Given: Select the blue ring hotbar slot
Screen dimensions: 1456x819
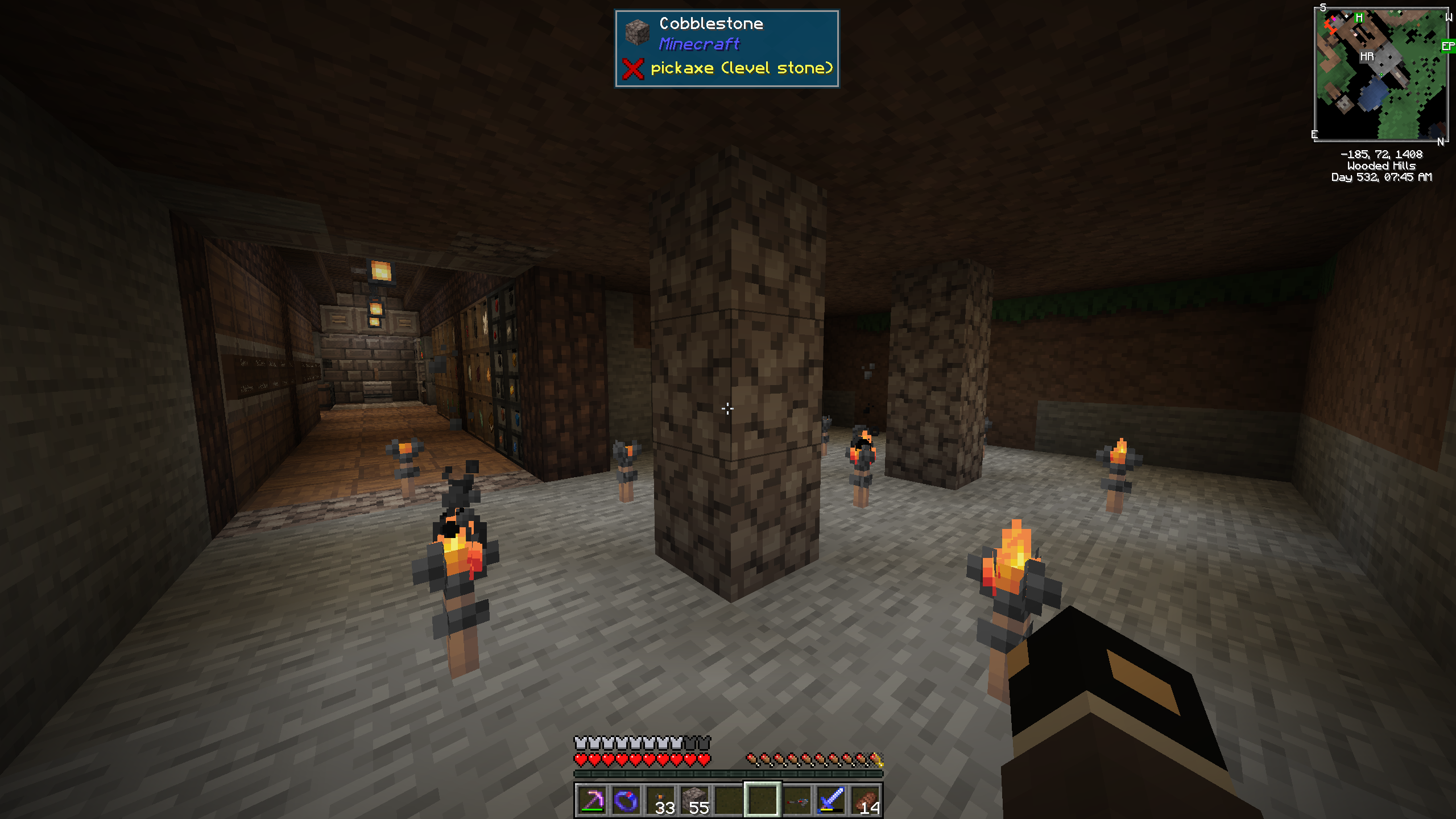Looking at the screenshot, I should pos(626,801).
